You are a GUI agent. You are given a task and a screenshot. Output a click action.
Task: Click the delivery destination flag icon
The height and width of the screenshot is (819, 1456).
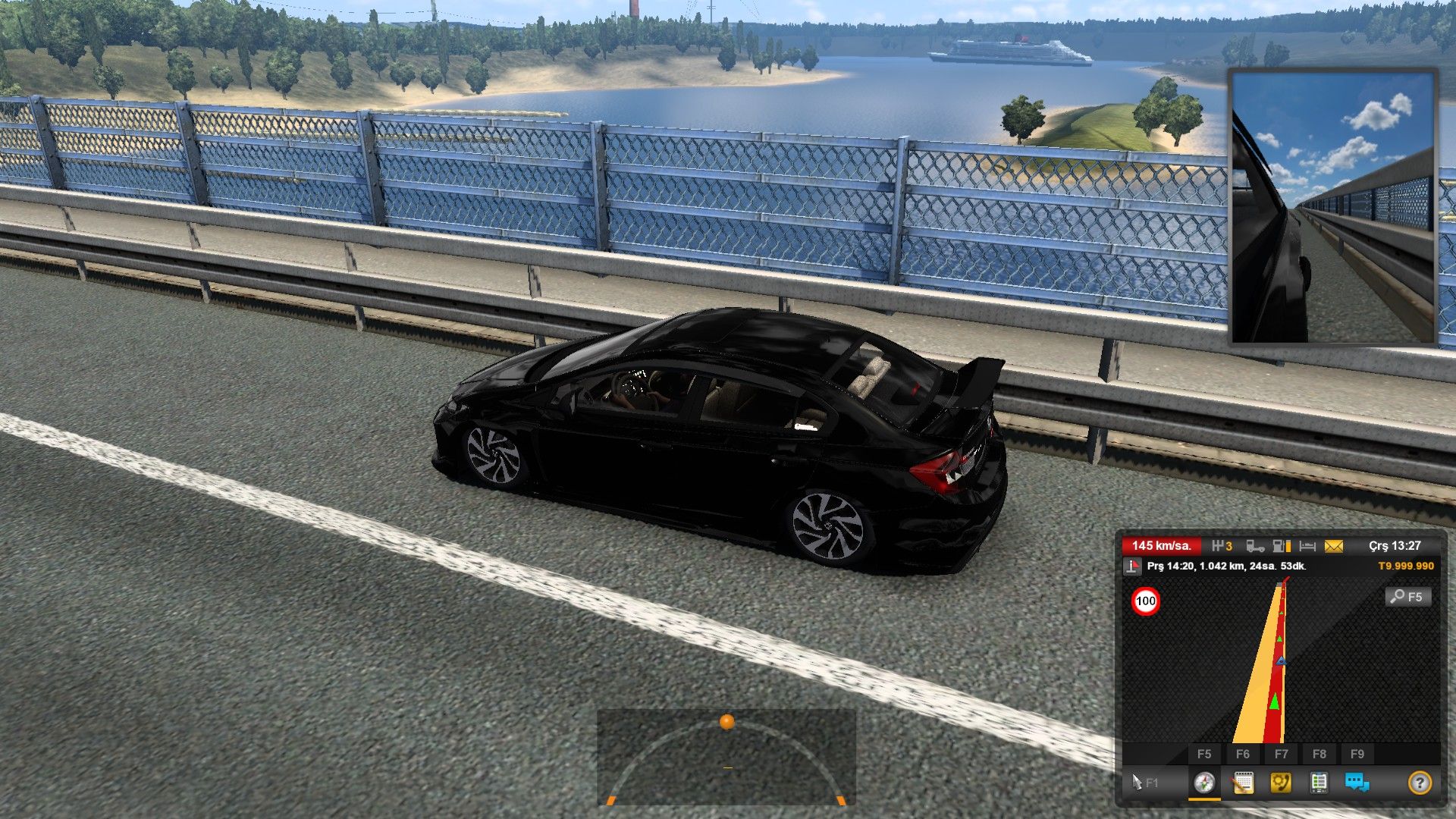[1132, 566]
